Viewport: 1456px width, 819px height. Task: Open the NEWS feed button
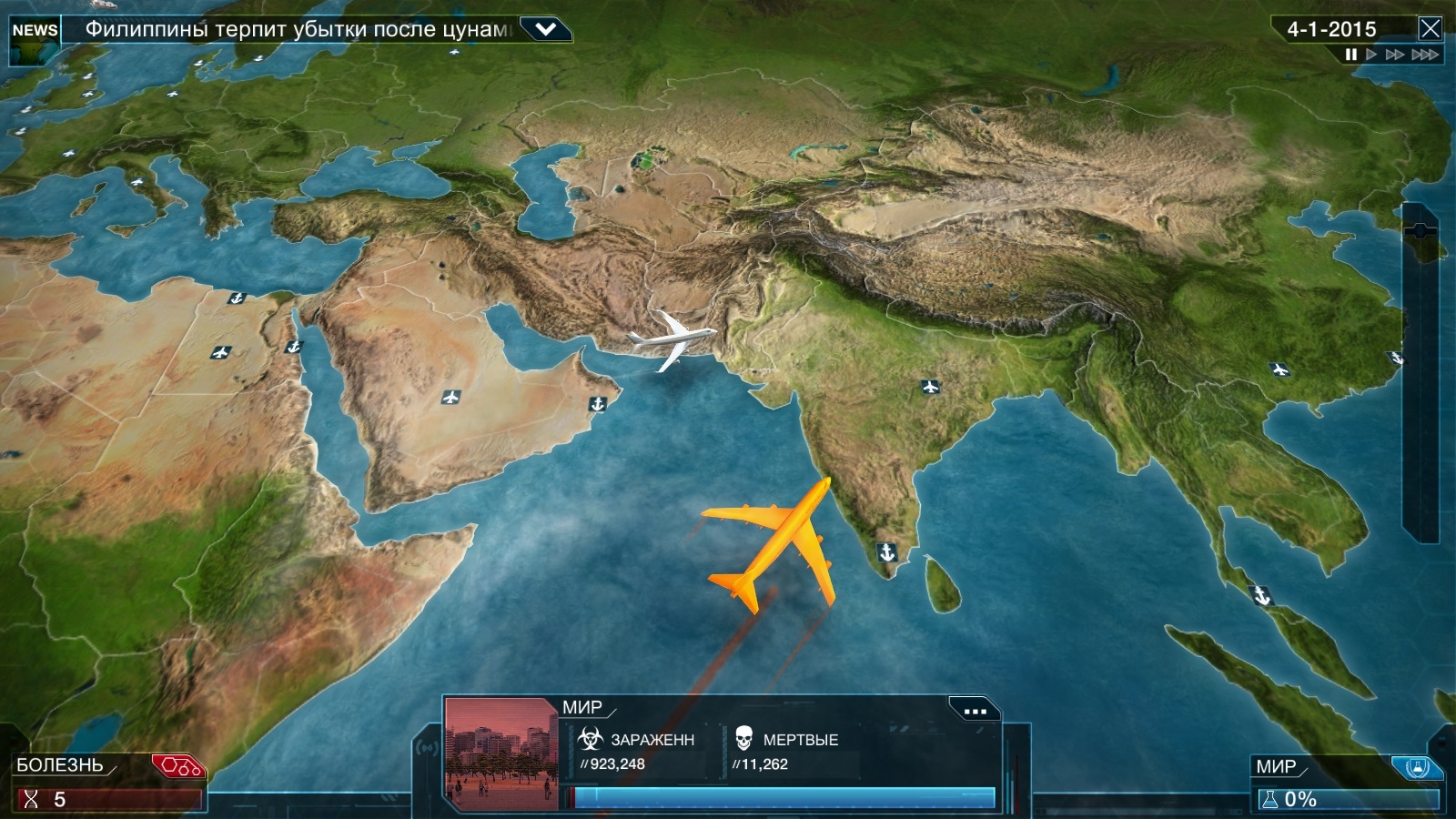[35, 30]
